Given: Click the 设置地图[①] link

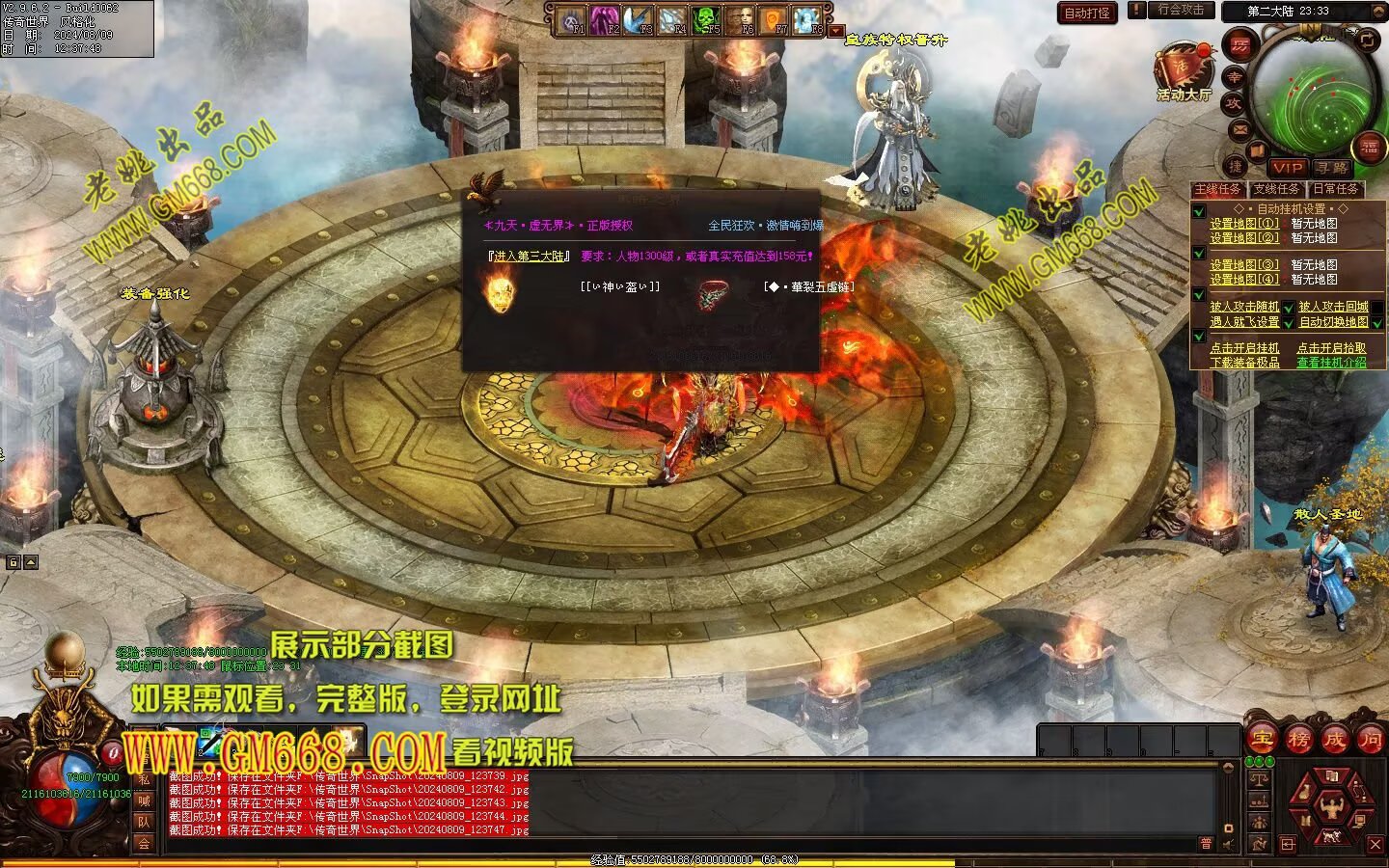Looking at the screenshot, I should [x=1244, y=224].
